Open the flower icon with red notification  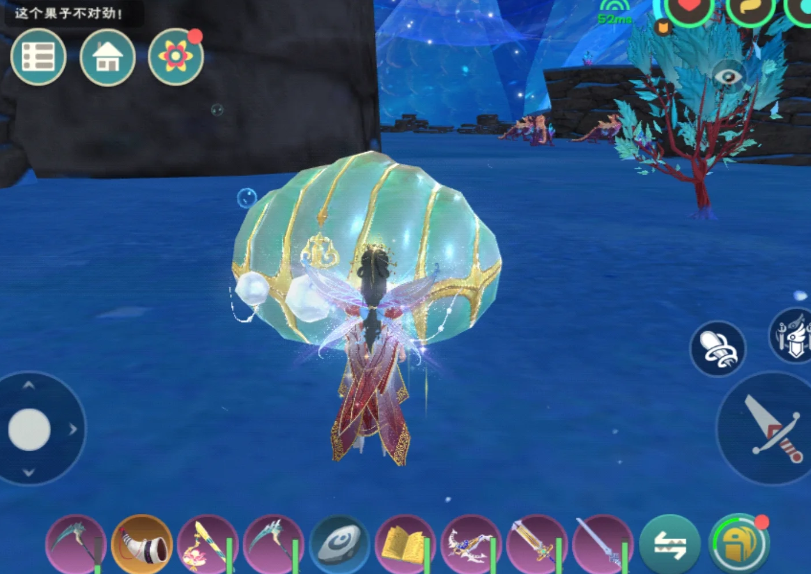pos(175,57)
